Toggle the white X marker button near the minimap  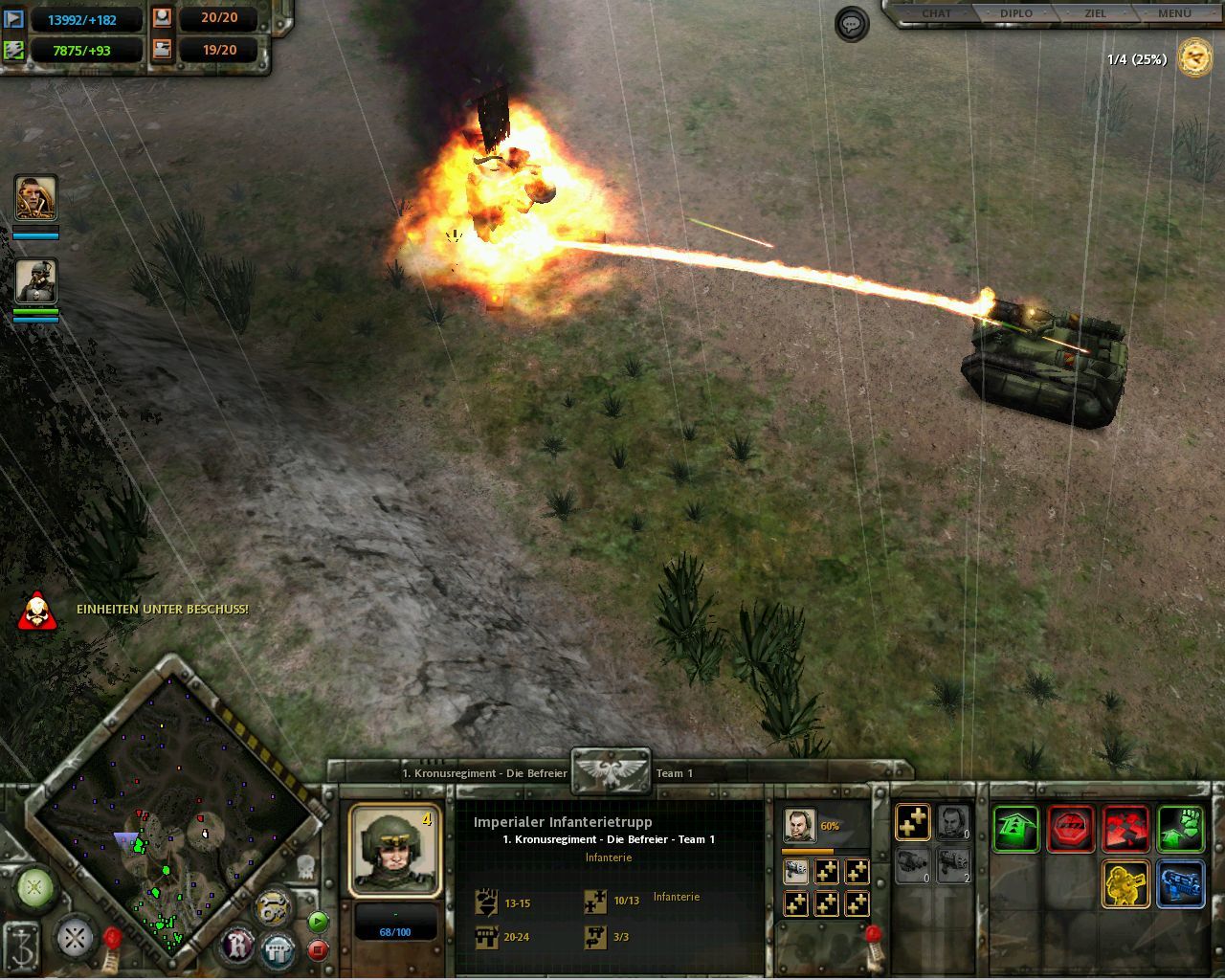[74, 938]
